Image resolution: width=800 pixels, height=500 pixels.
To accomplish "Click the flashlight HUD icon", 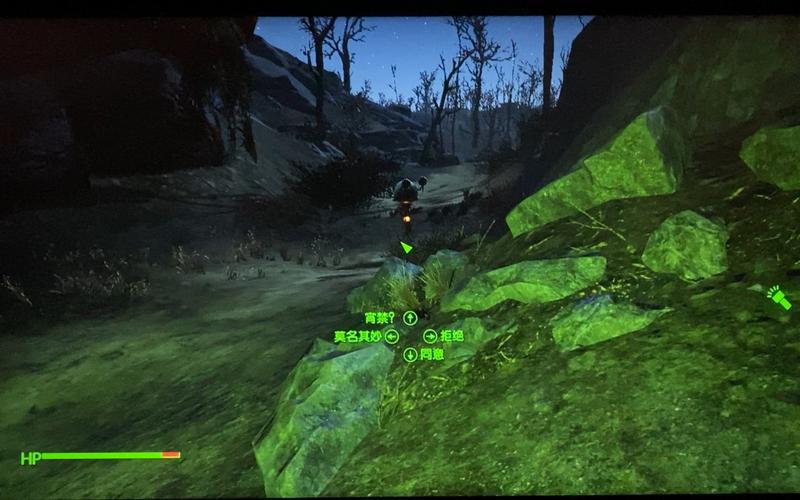I will [x=778, y=298].
